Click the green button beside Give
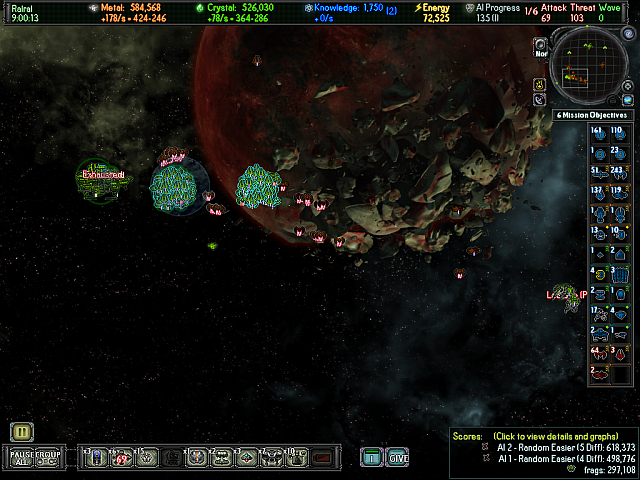The image size is (640, 480). (x=371, y=458)
